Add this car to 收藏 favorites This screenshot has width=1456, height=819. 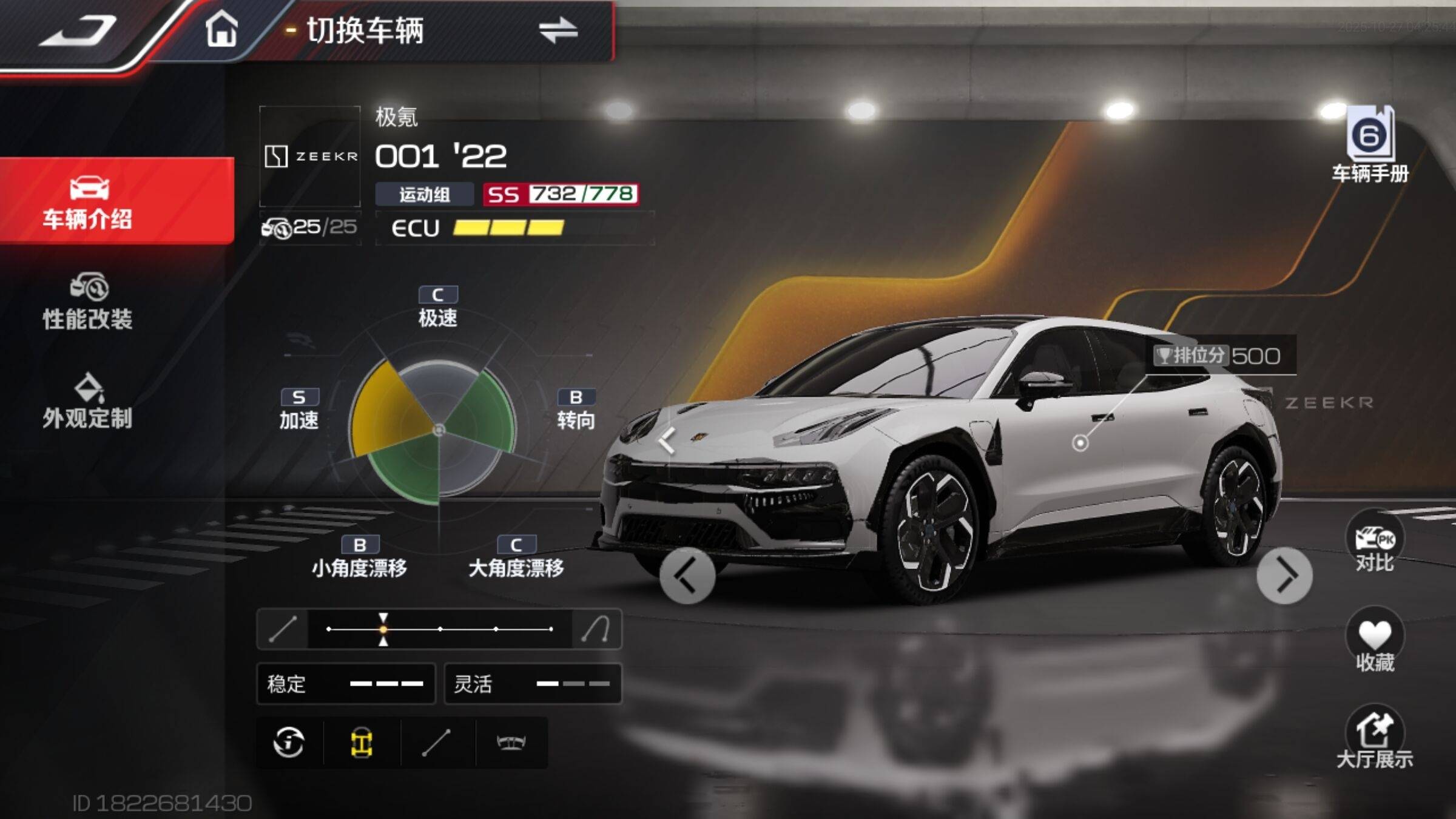[x=1374, y=642]
